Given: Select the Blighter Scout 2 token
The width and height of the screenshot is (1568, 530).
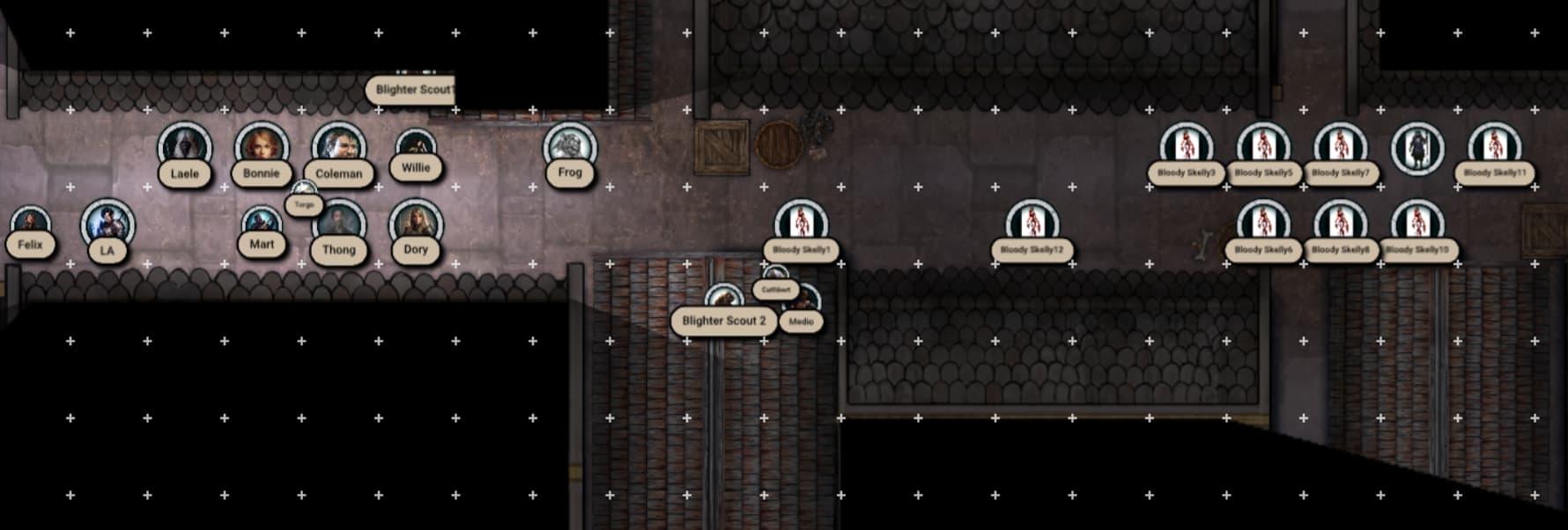Looking at the screenshot, I should coord(724,301).
